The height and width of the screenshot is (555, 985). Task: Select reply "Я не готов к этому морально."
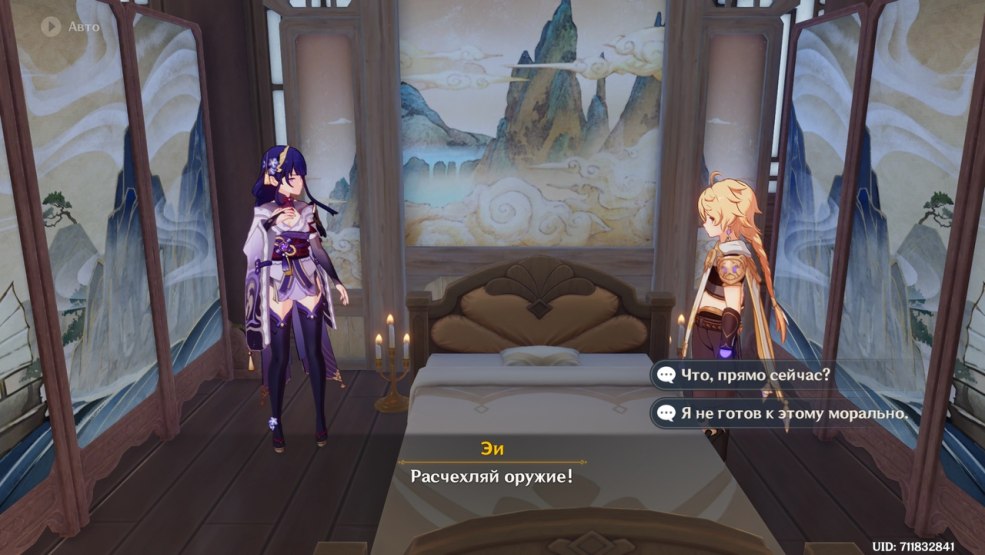783,412
